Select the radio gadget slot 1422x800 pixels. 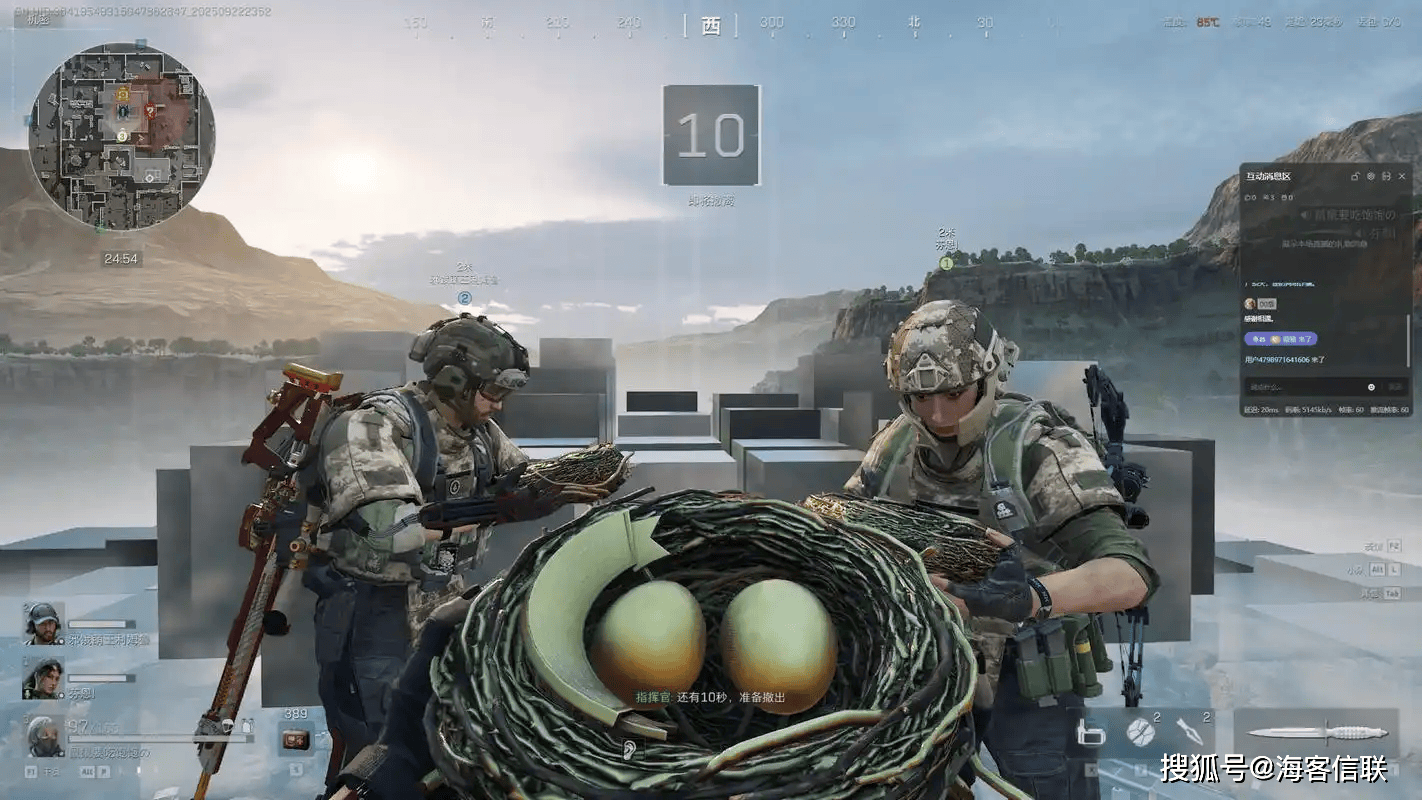1090,733
